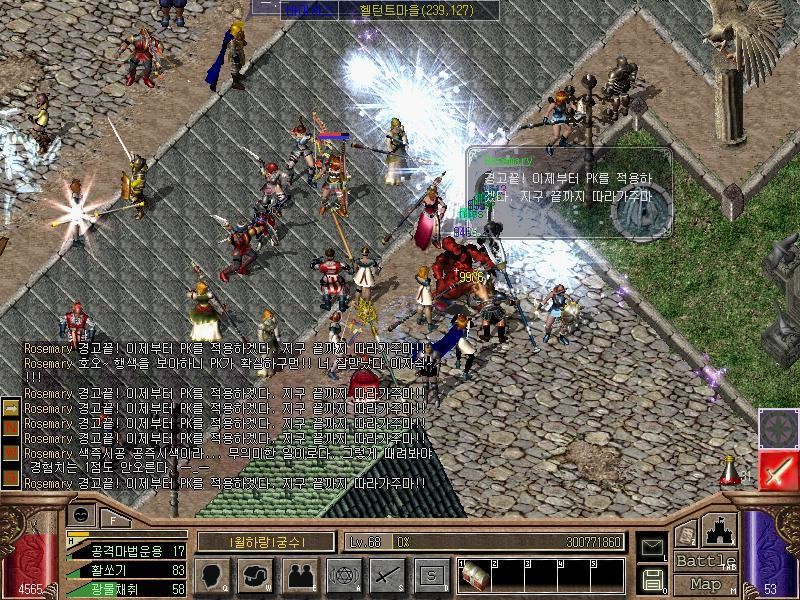
Task: Open the bag inventory button
Action: [256, 575]
